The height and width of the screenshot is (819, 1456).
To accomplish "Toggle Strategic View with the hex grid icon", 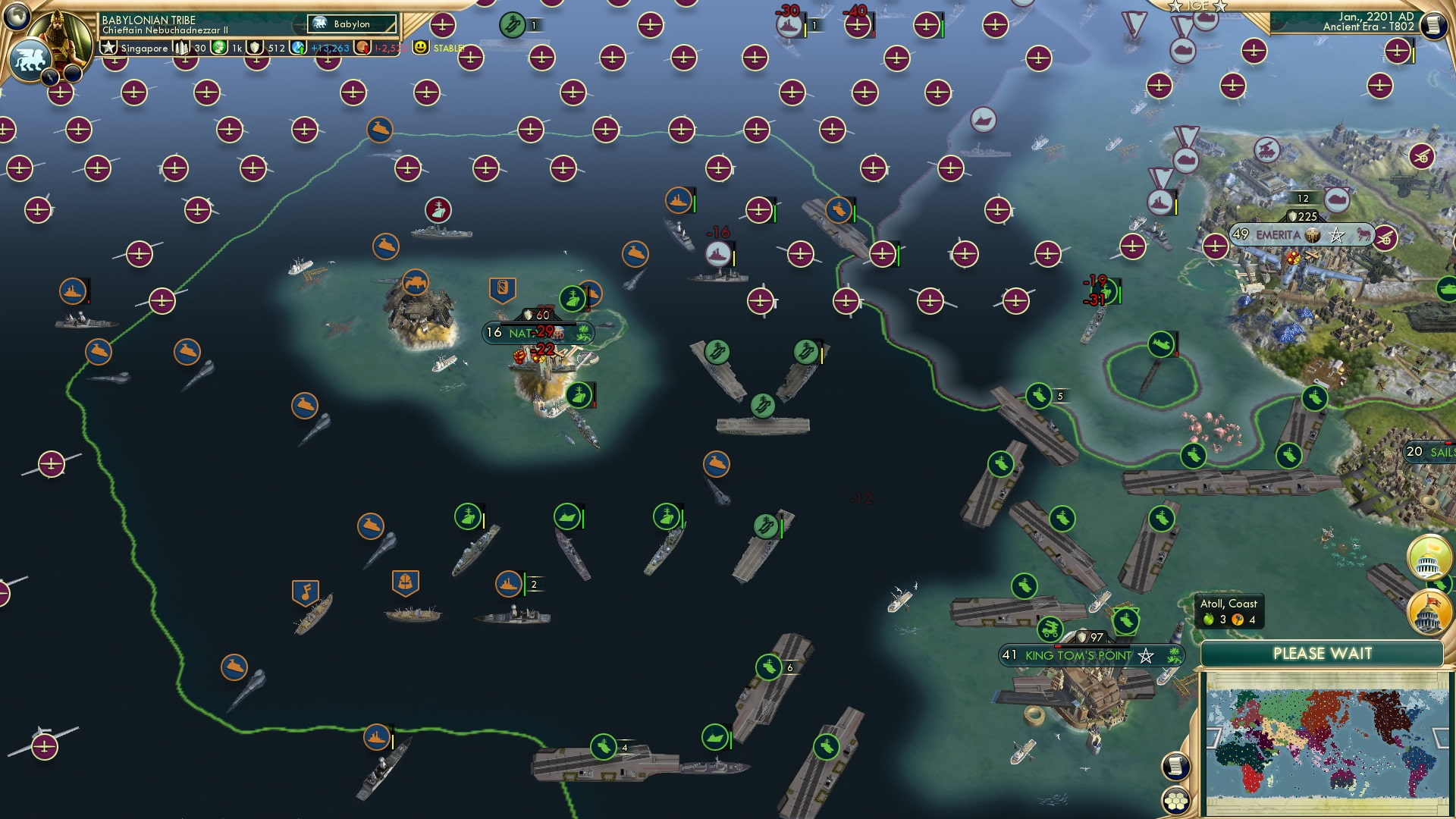I will (x=1176, y=802).
